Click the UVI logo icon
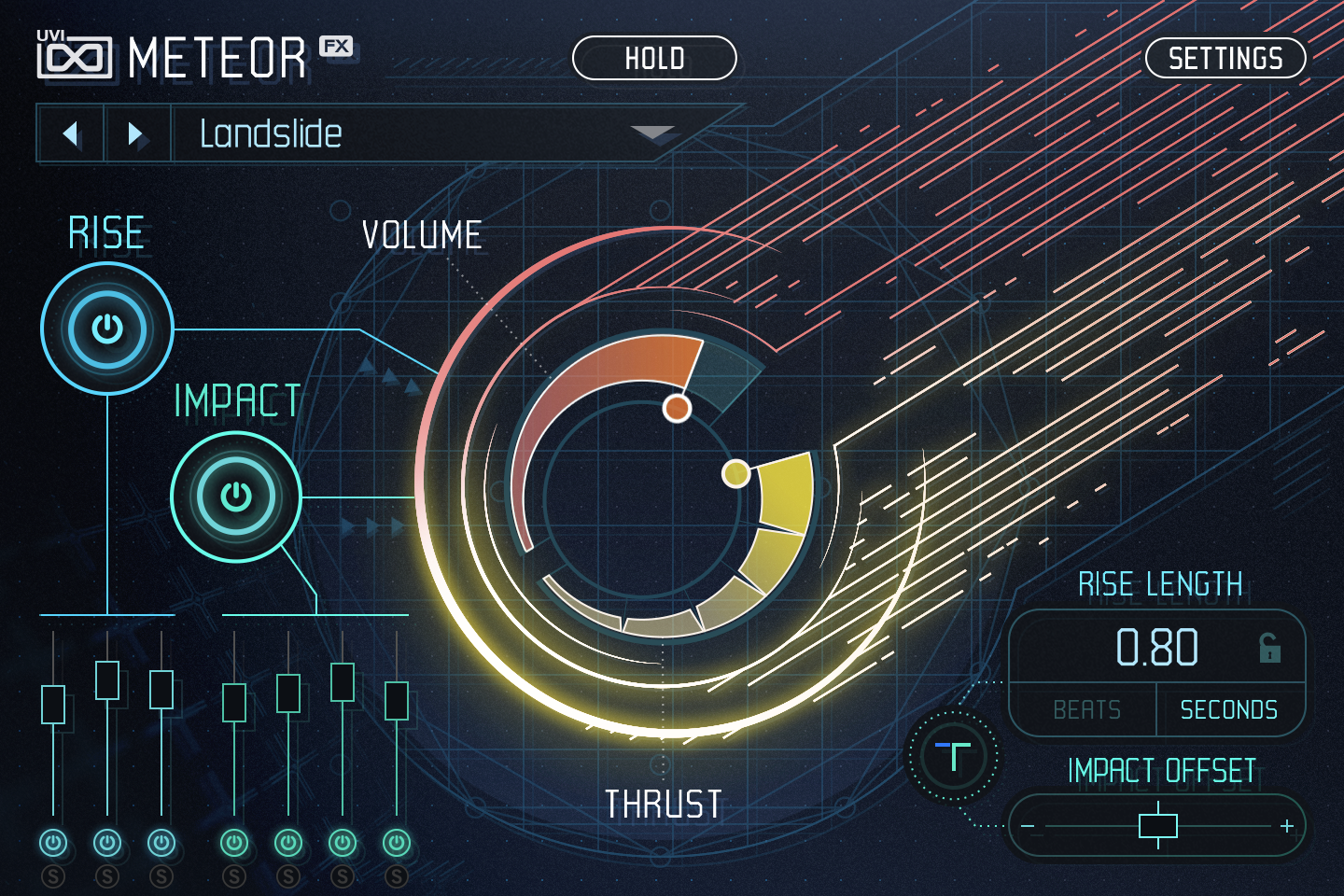The image size is (1344, 896). coord(75,56)
